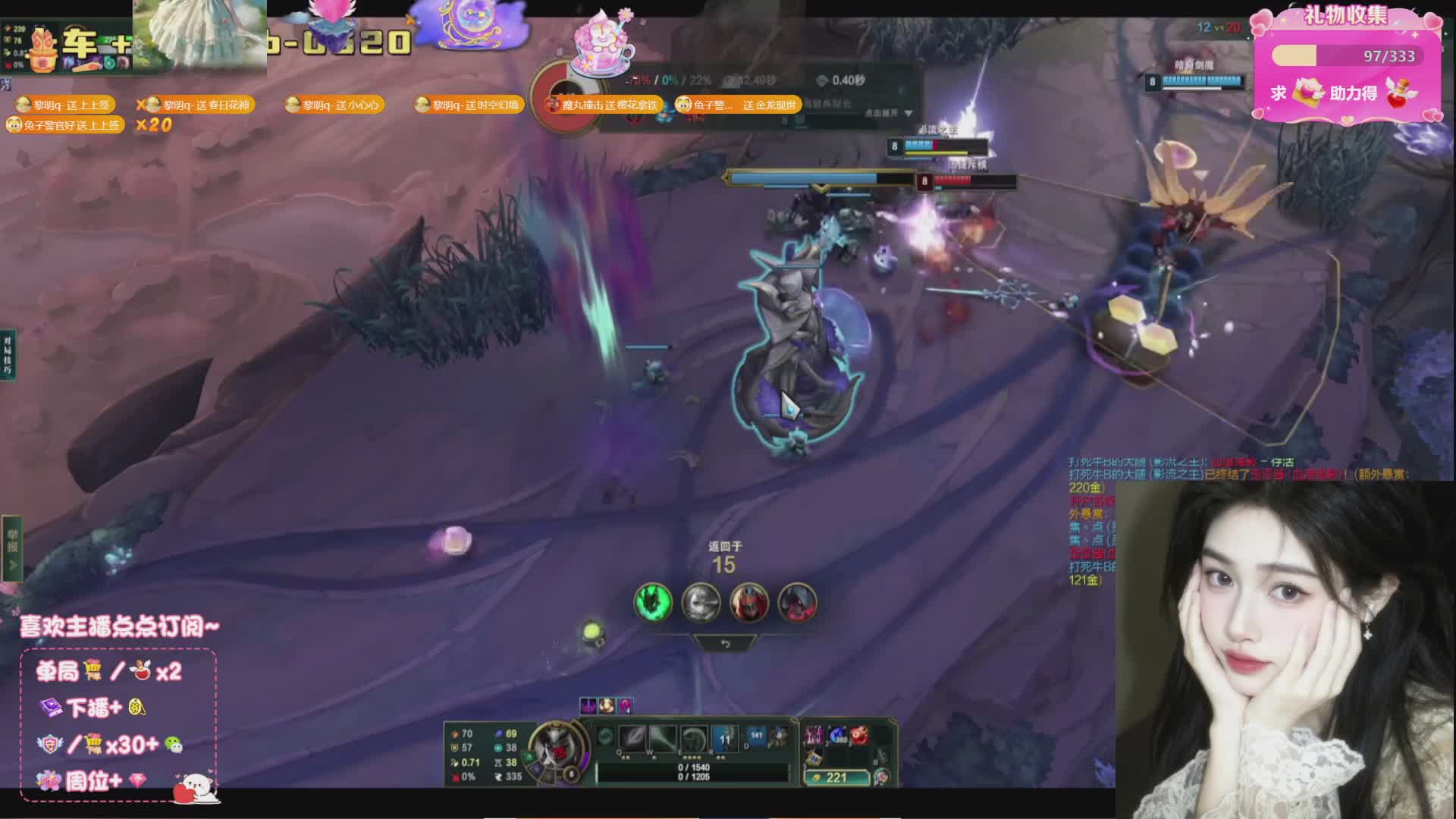Screen dimensions: 1456x819
Task: Select the Q ability icon
Action: (632, 738)
